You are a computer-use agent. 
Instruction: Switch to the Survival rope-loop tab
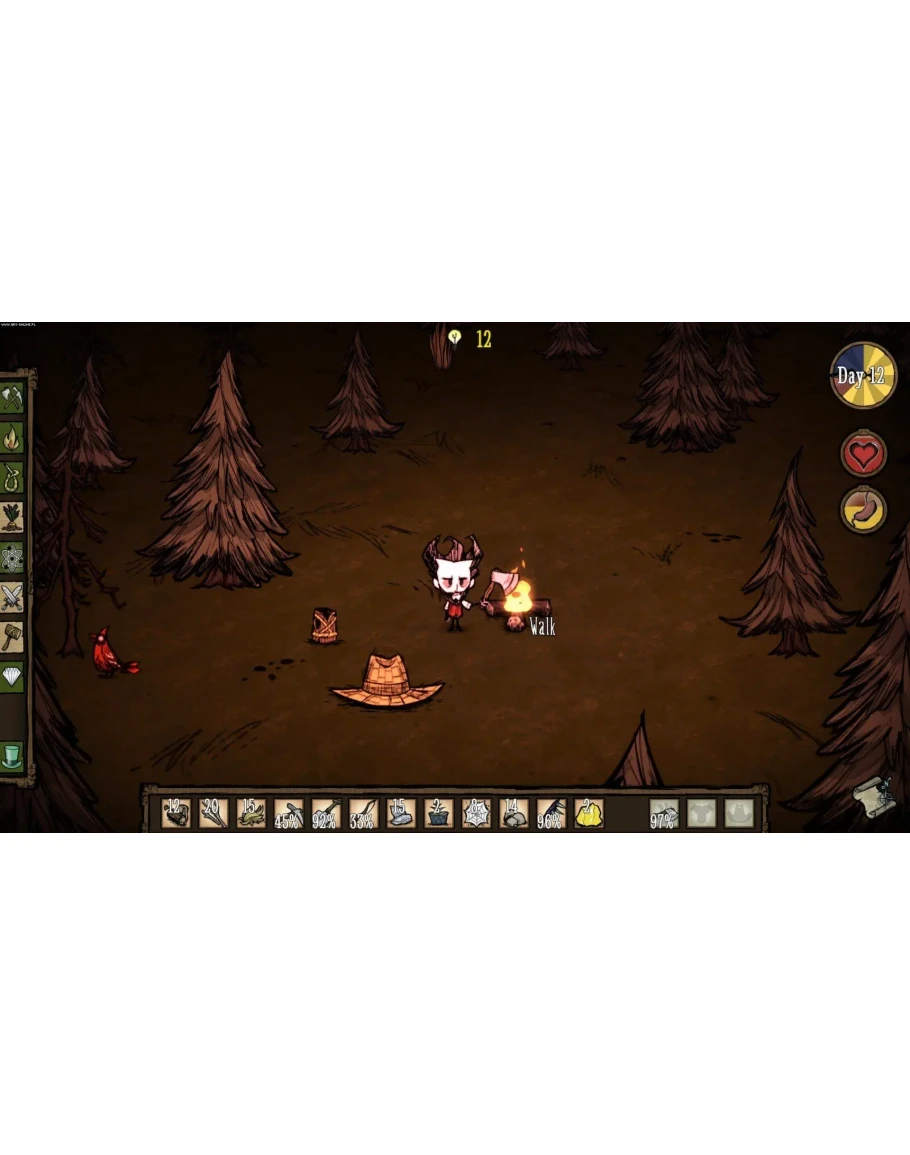coord(12,477)
